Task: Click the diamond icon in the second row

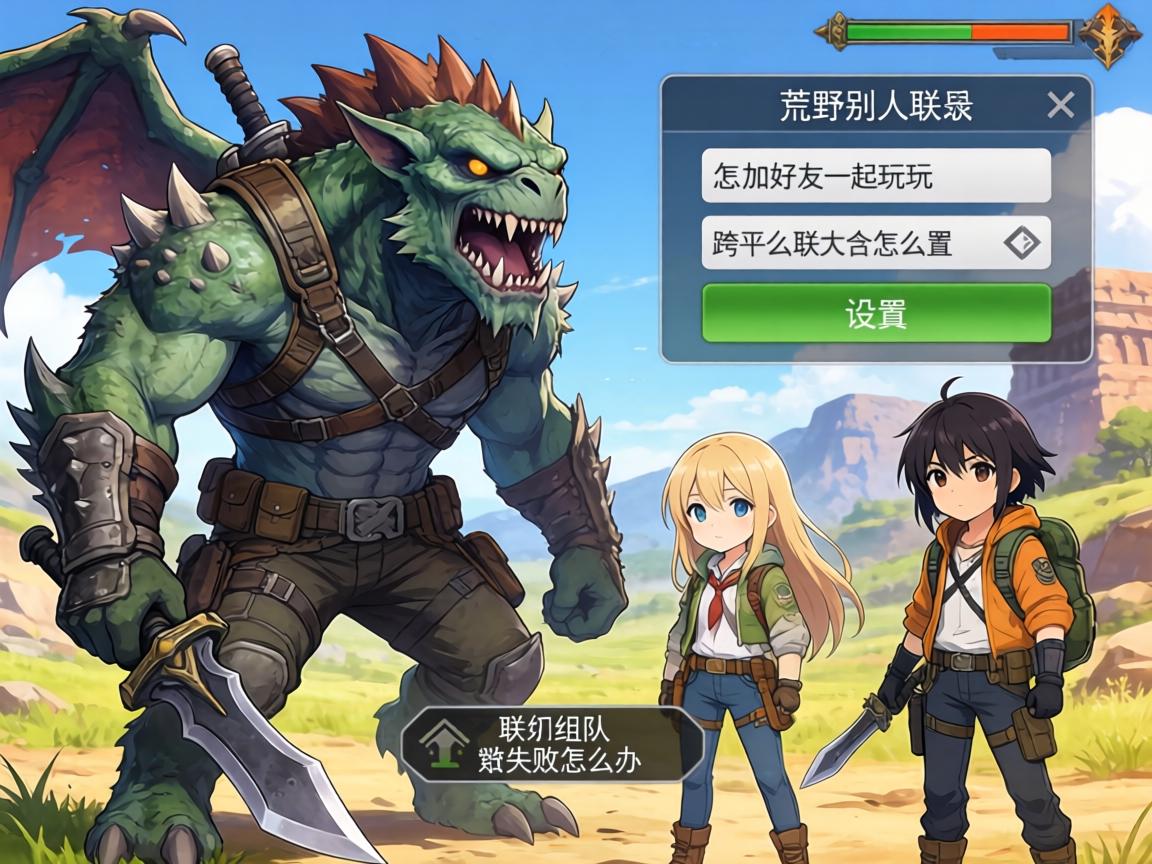Action: (x=1021, y=243)
